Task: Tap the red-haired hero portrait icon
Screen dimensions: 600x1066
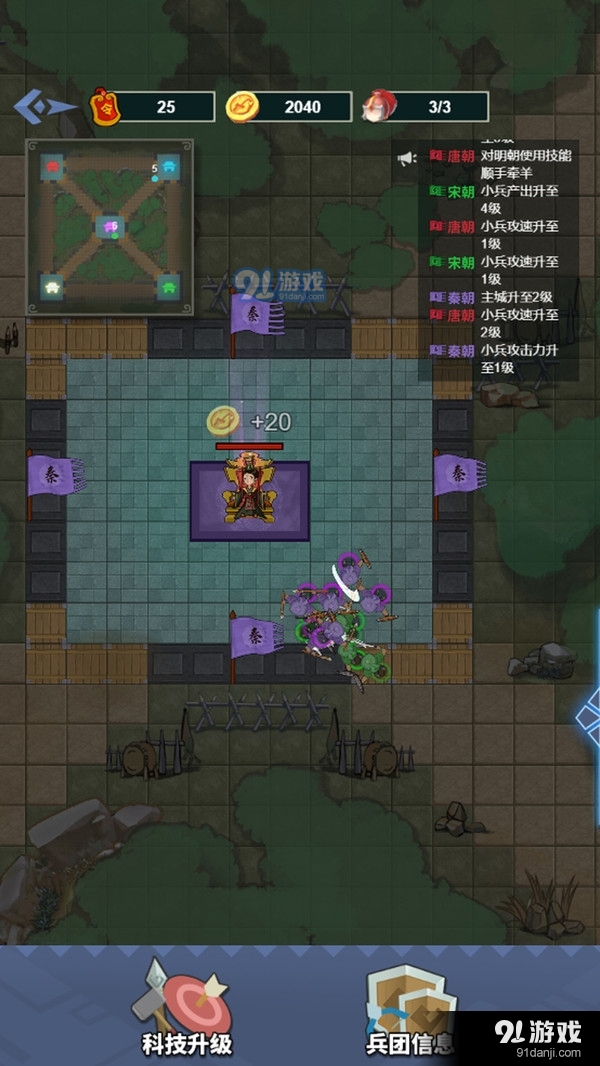Action: coord(377,106)
